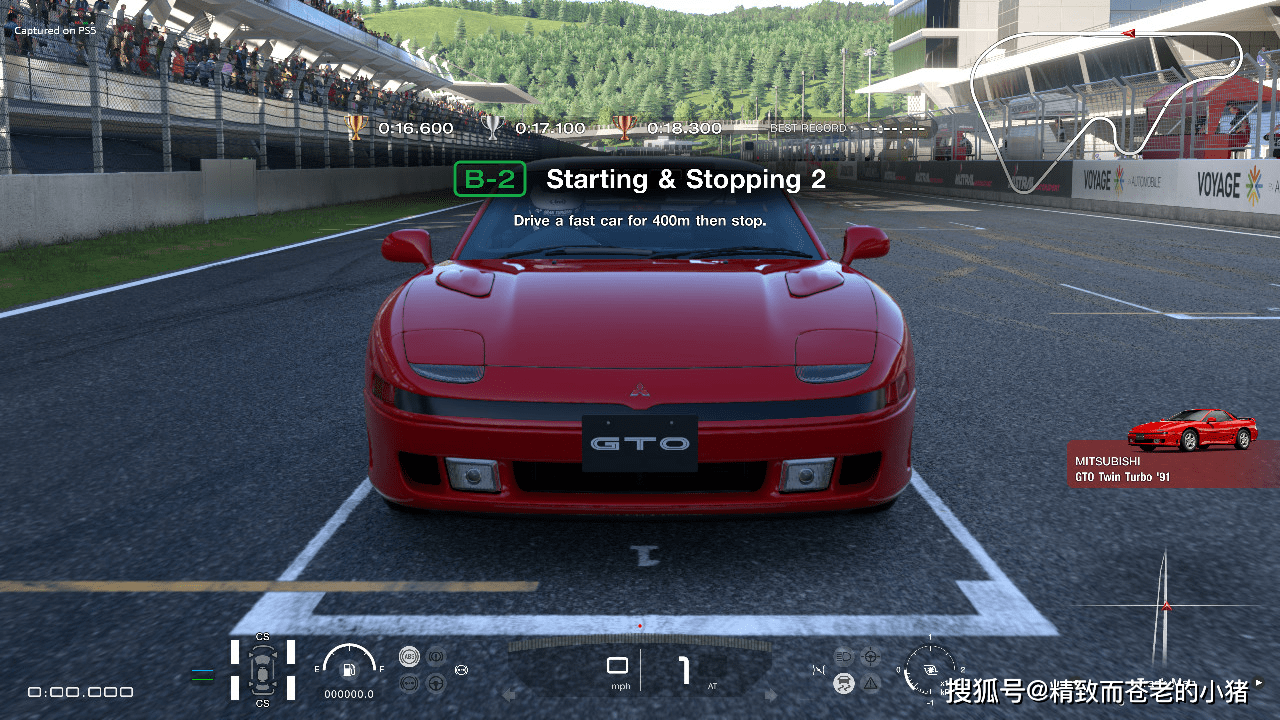Select the countersteering assist crosshair icon
Viewport: 1280px width, 720px height.
click(x=870, y=657)
